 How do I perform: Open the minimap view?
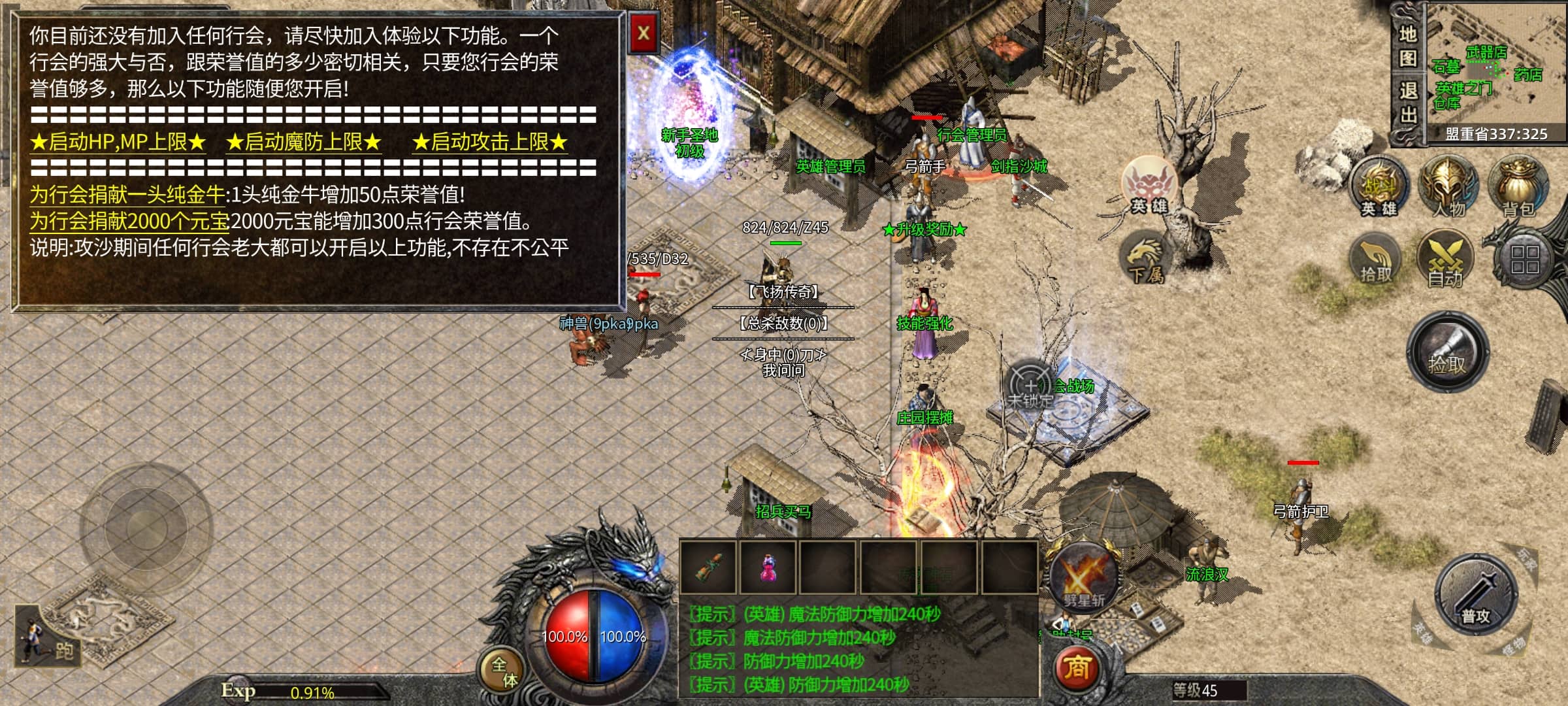tap(1495, 69)
